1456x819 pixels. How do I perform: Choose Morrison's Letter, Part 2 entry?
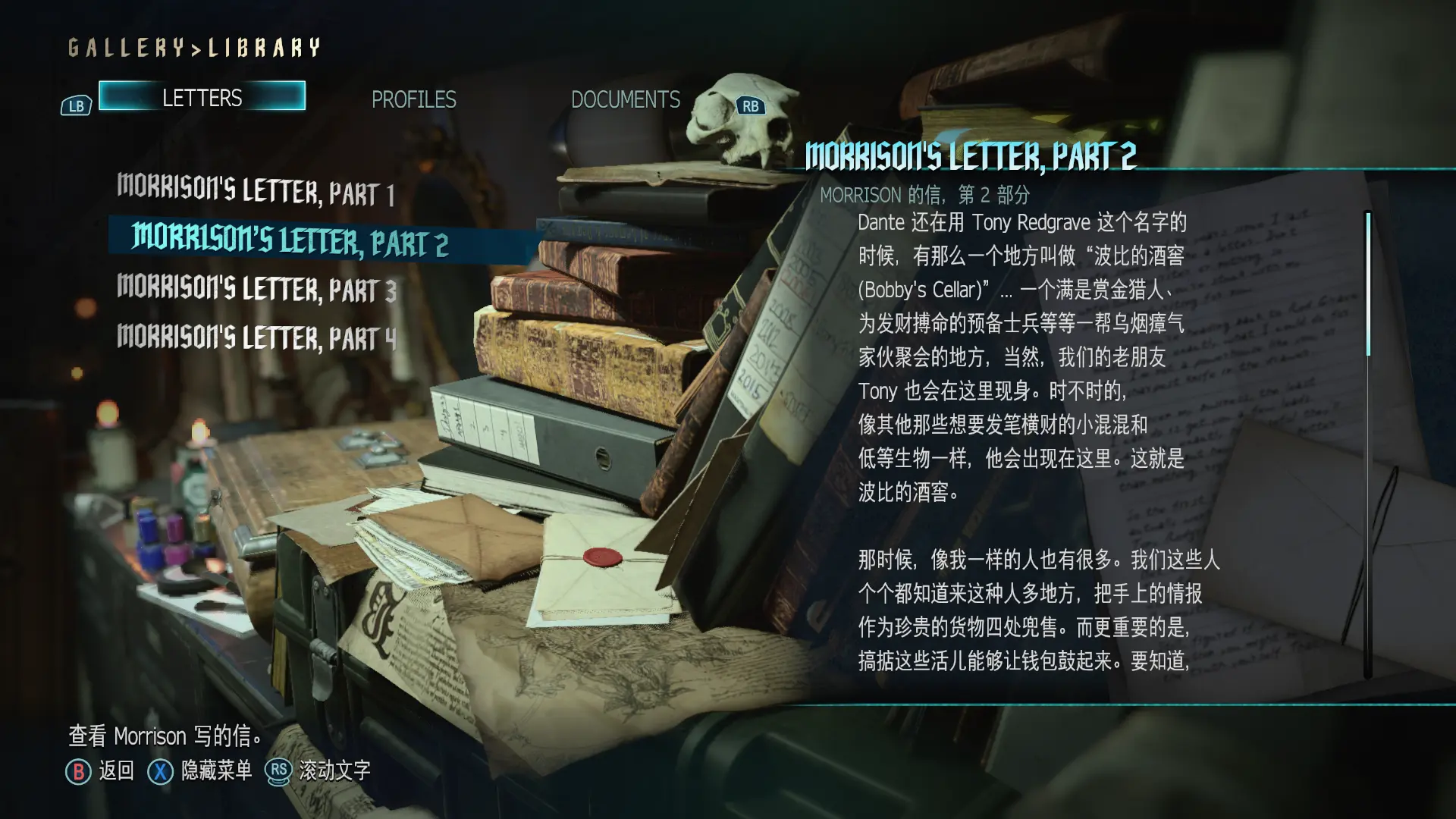[290, 240]
